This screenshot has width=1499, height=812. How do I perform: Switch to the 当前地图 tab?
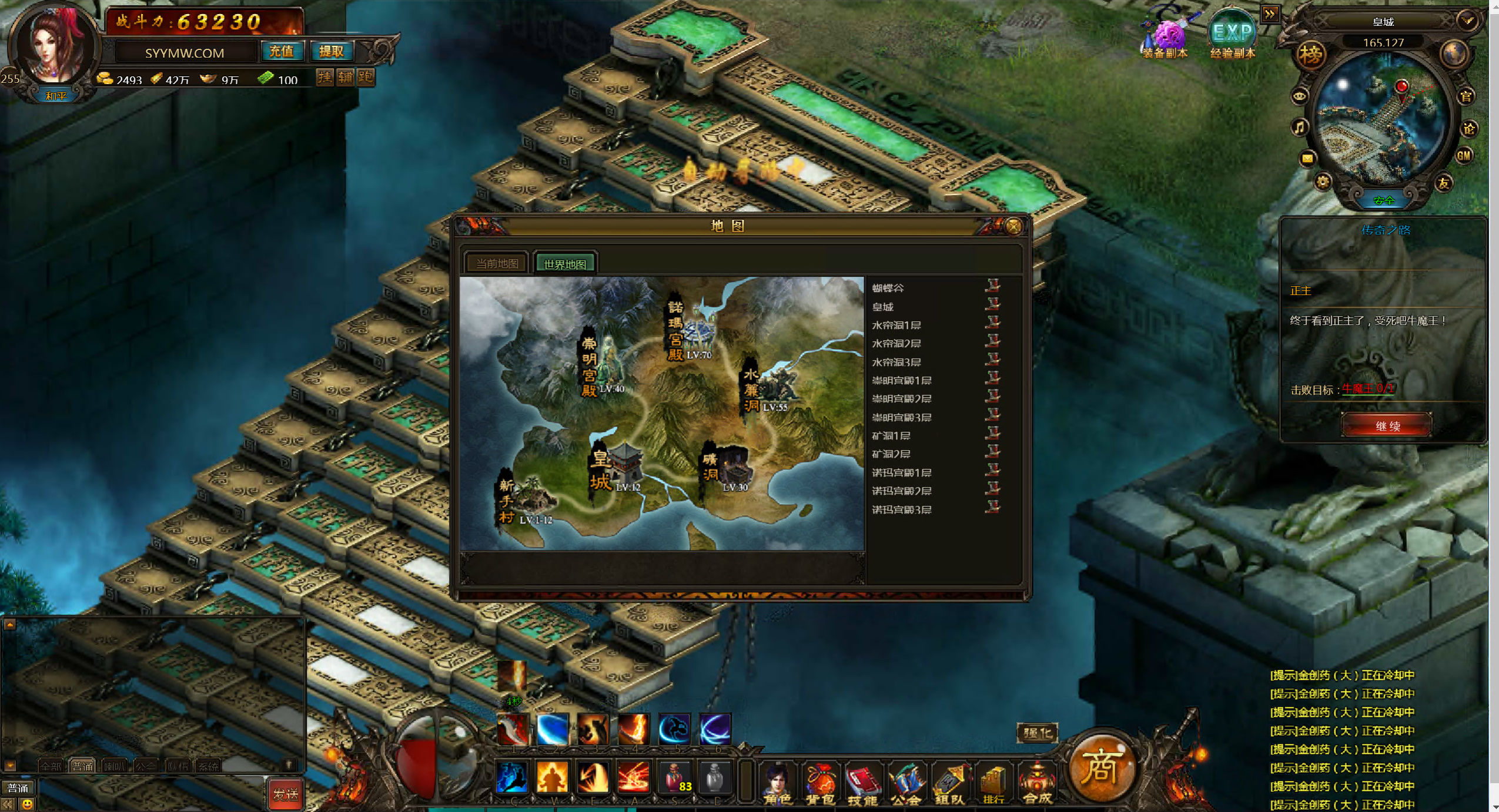[x=497, y=264]
